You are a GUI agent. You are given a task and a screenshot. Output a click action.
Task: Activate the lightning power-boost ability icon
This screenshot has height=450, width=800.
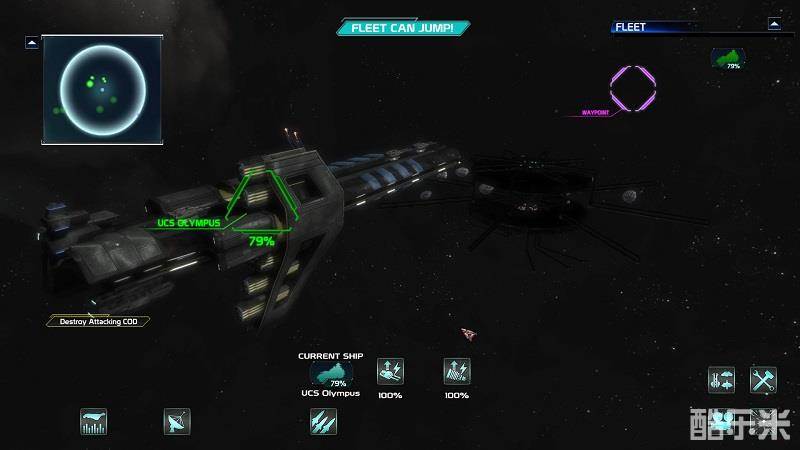point(457,372)
